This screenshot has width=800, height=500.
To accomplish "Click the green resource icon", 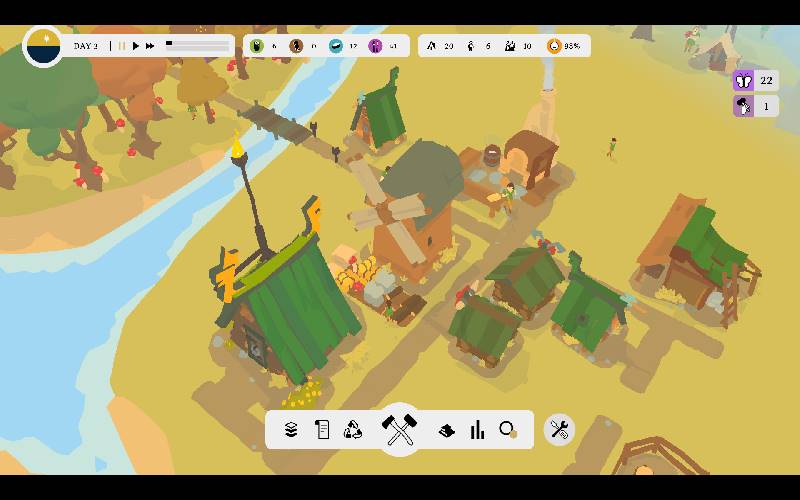I will [256, 46].
